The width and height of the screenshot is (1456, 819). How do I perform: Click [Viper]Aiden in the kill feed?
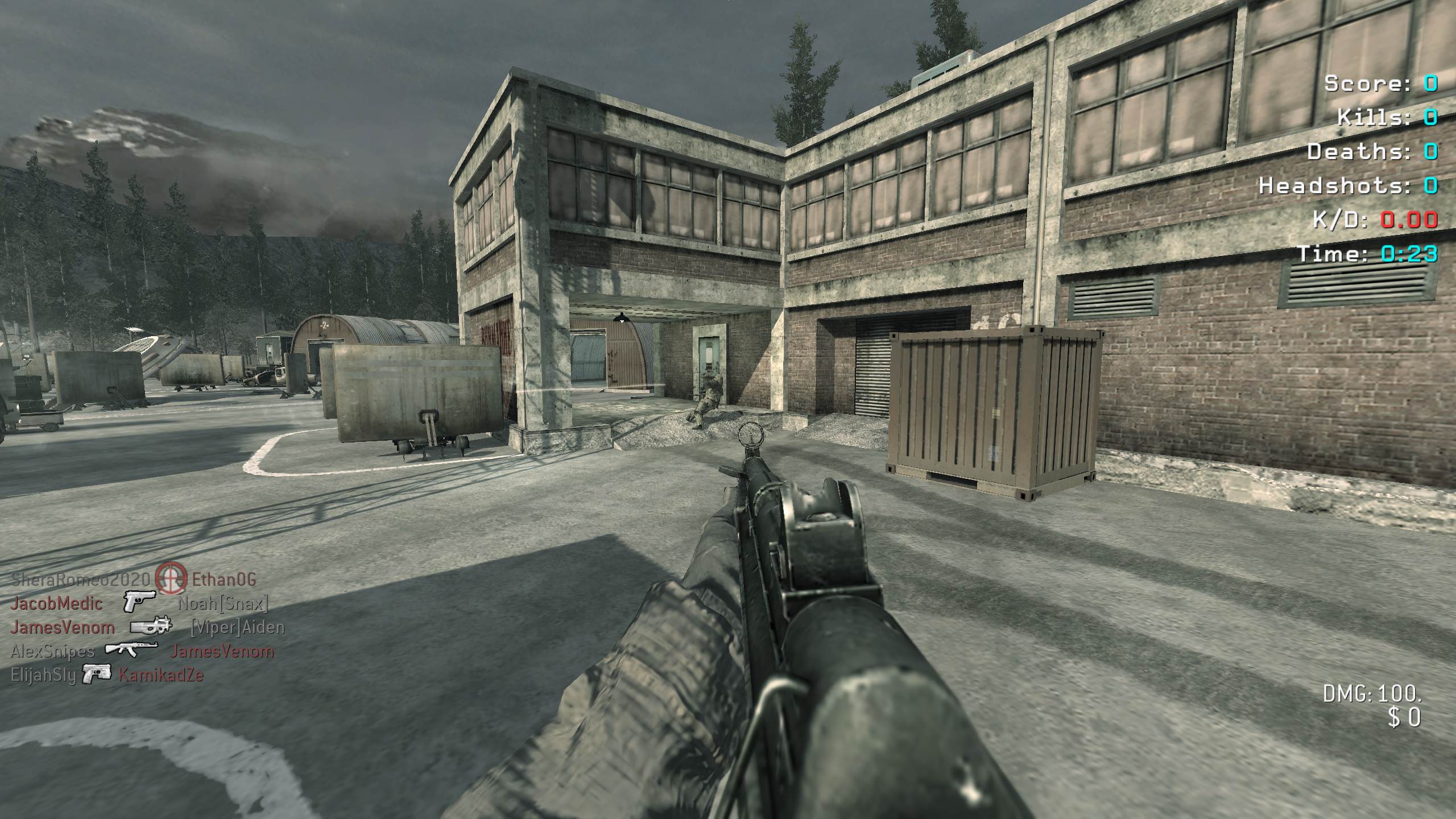click(237, 627)
